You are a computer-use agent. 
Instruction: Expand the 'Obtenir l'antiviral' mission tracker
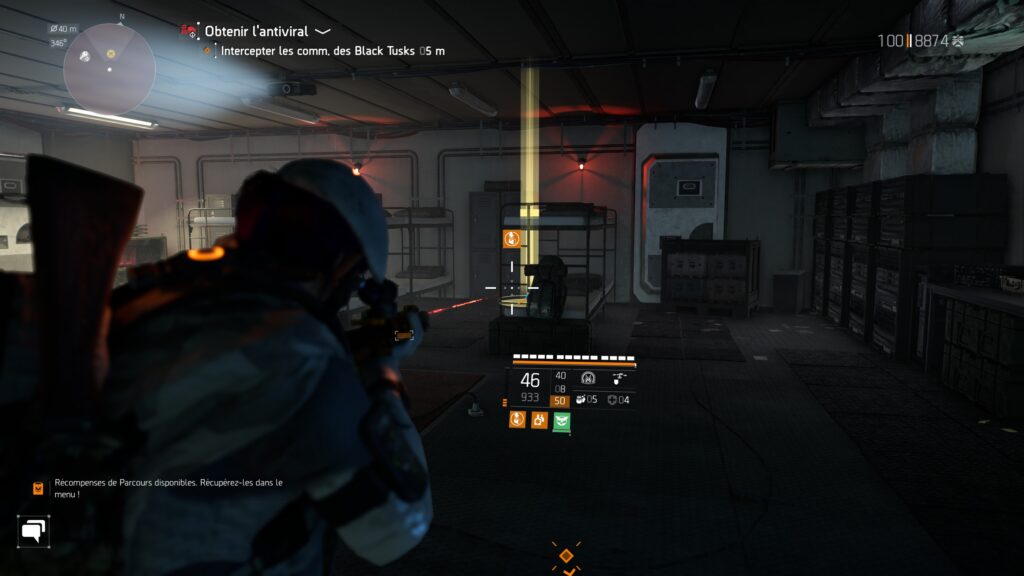[323, 31]
